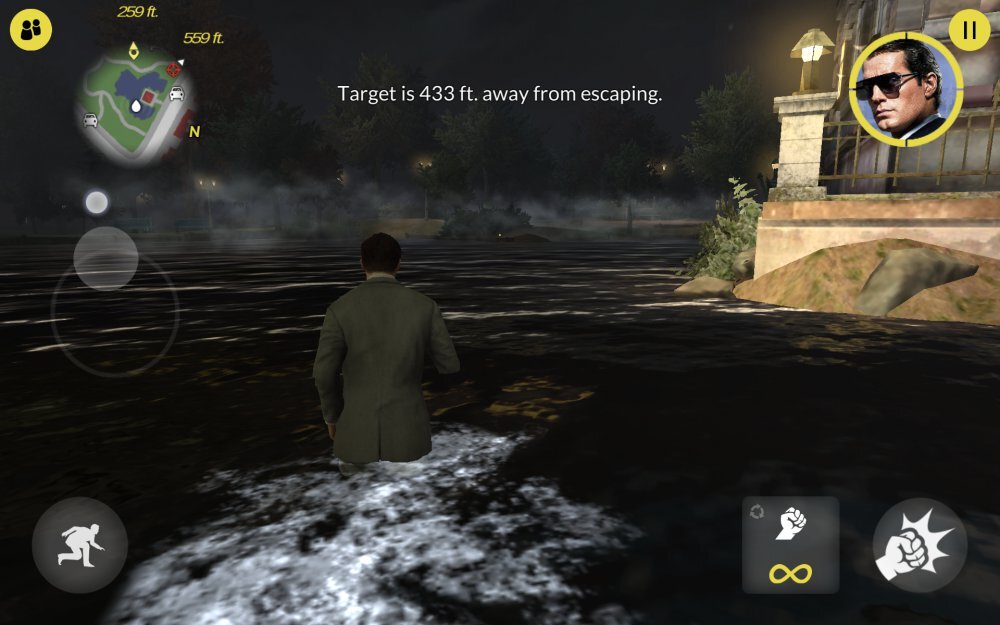This screenshot has height=625, width=1000.
Task: Open the circular minimap
Action: click(134, 101)
